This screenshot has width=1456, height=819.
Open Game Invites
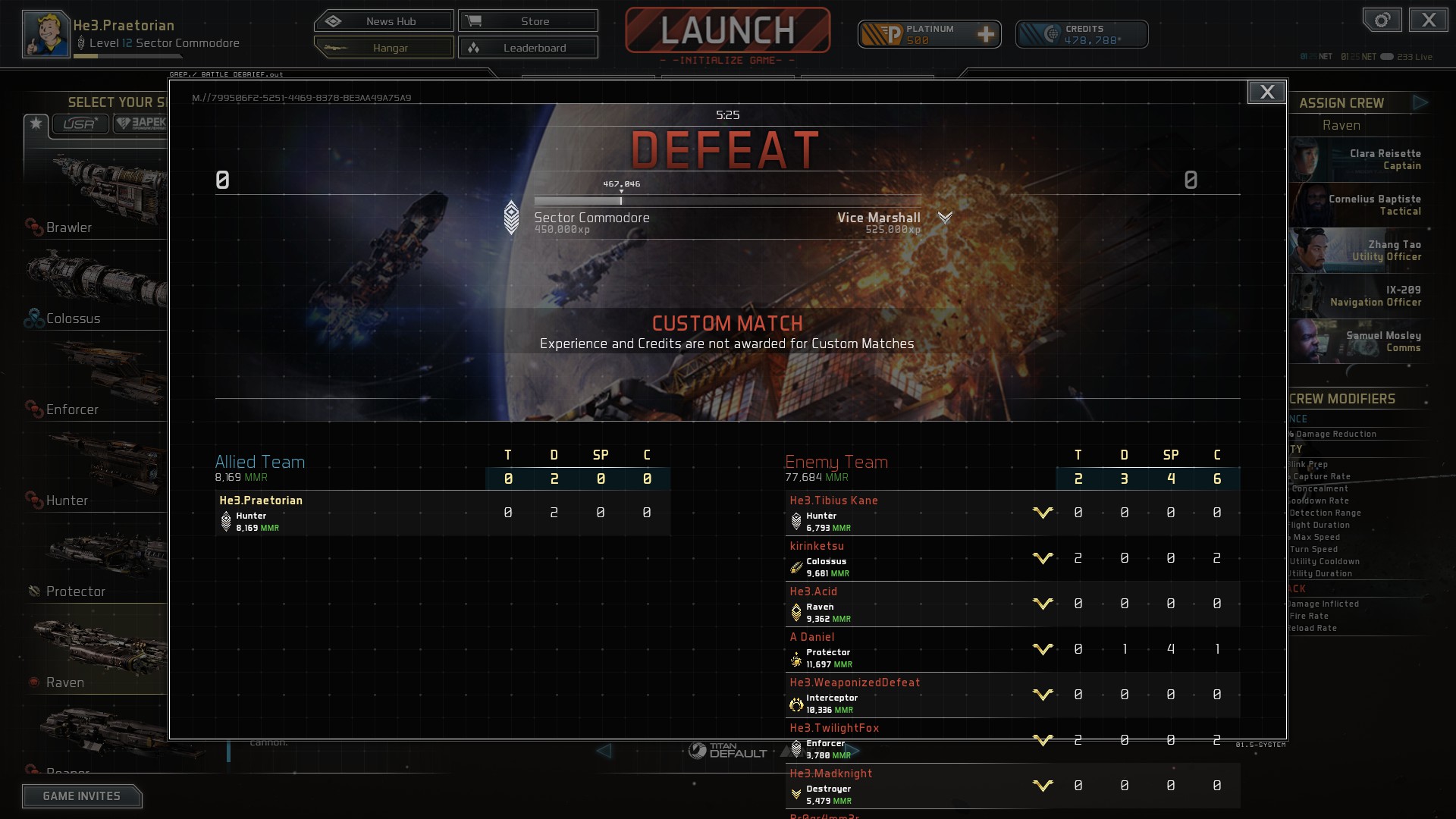point(82,795)
